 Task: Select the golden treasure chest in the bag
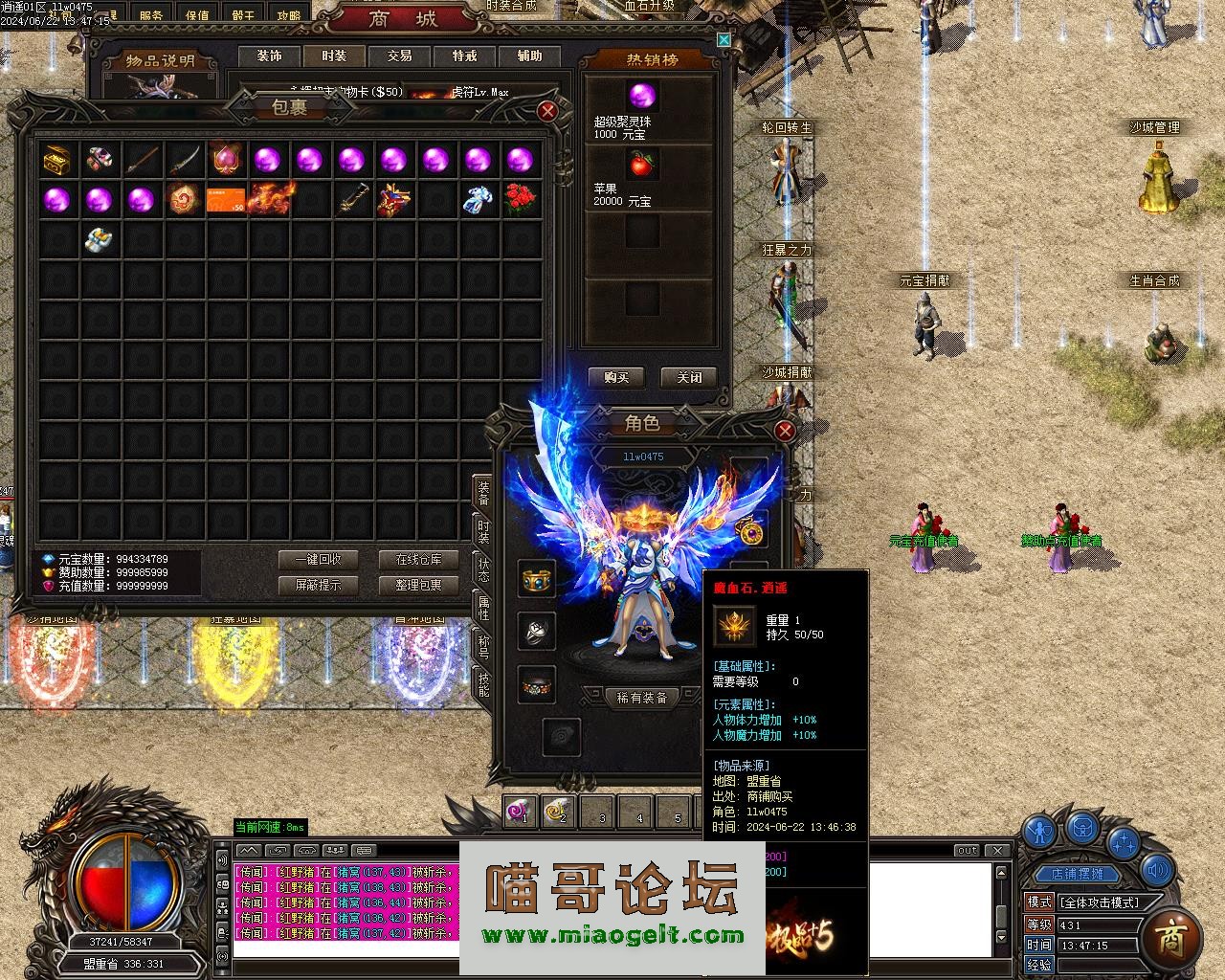57,160
